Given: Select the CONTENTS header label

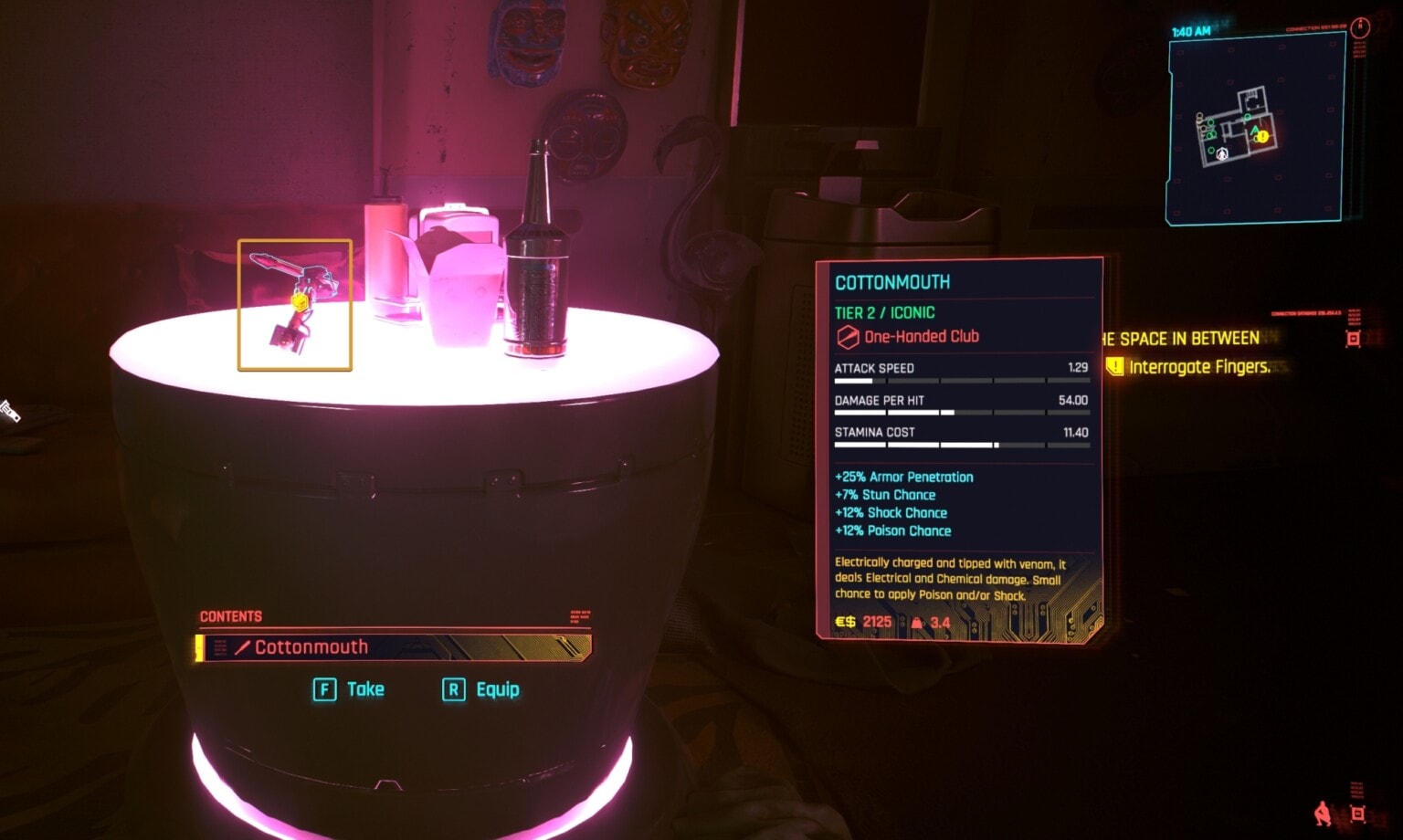Looking at the screenshot, I should (229, 616).
